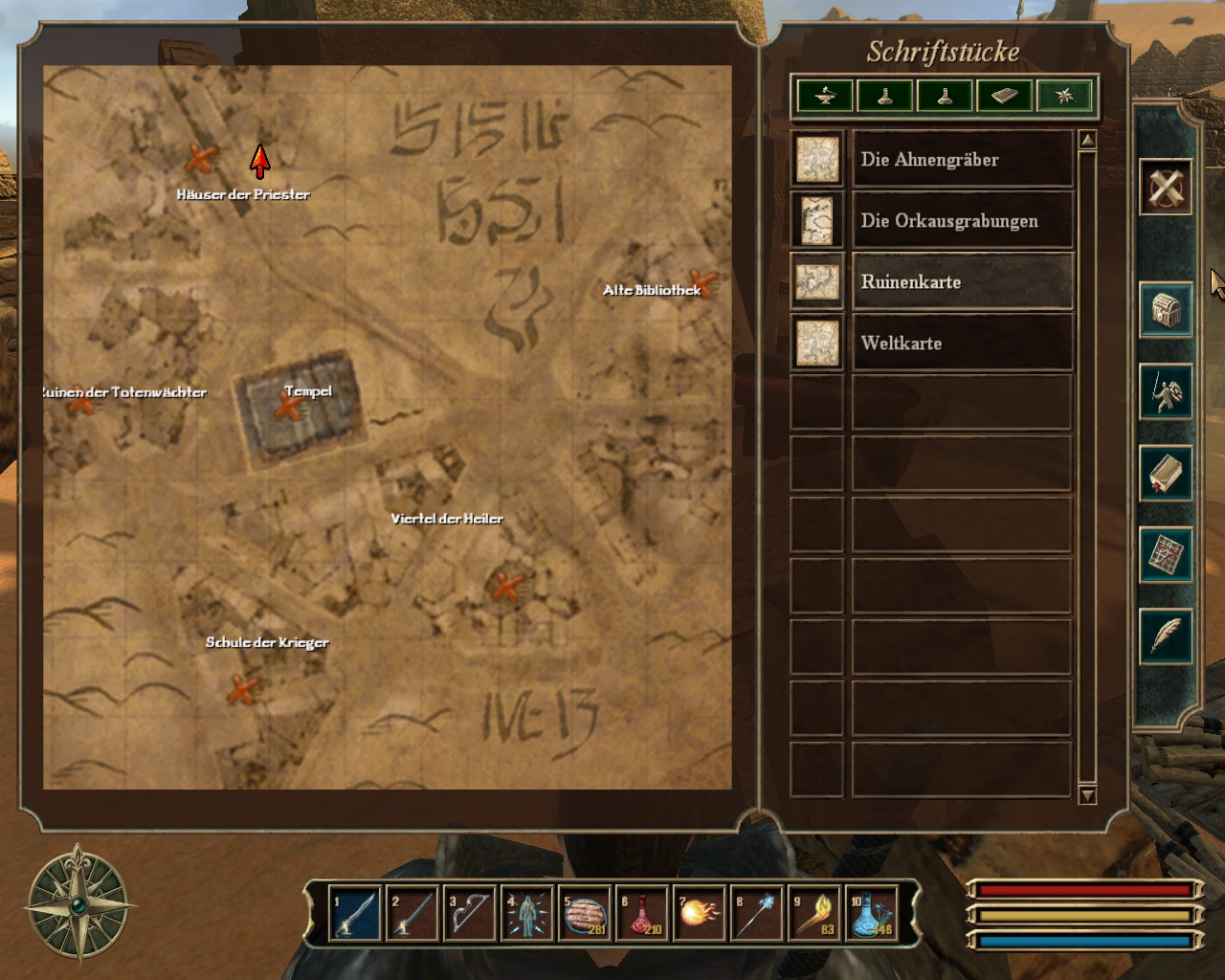Image resolution: width=1225 pixels, height=980 pixels.
Task: Open the character screen with the fighter icon
Action: click(x=1166, y=391)
